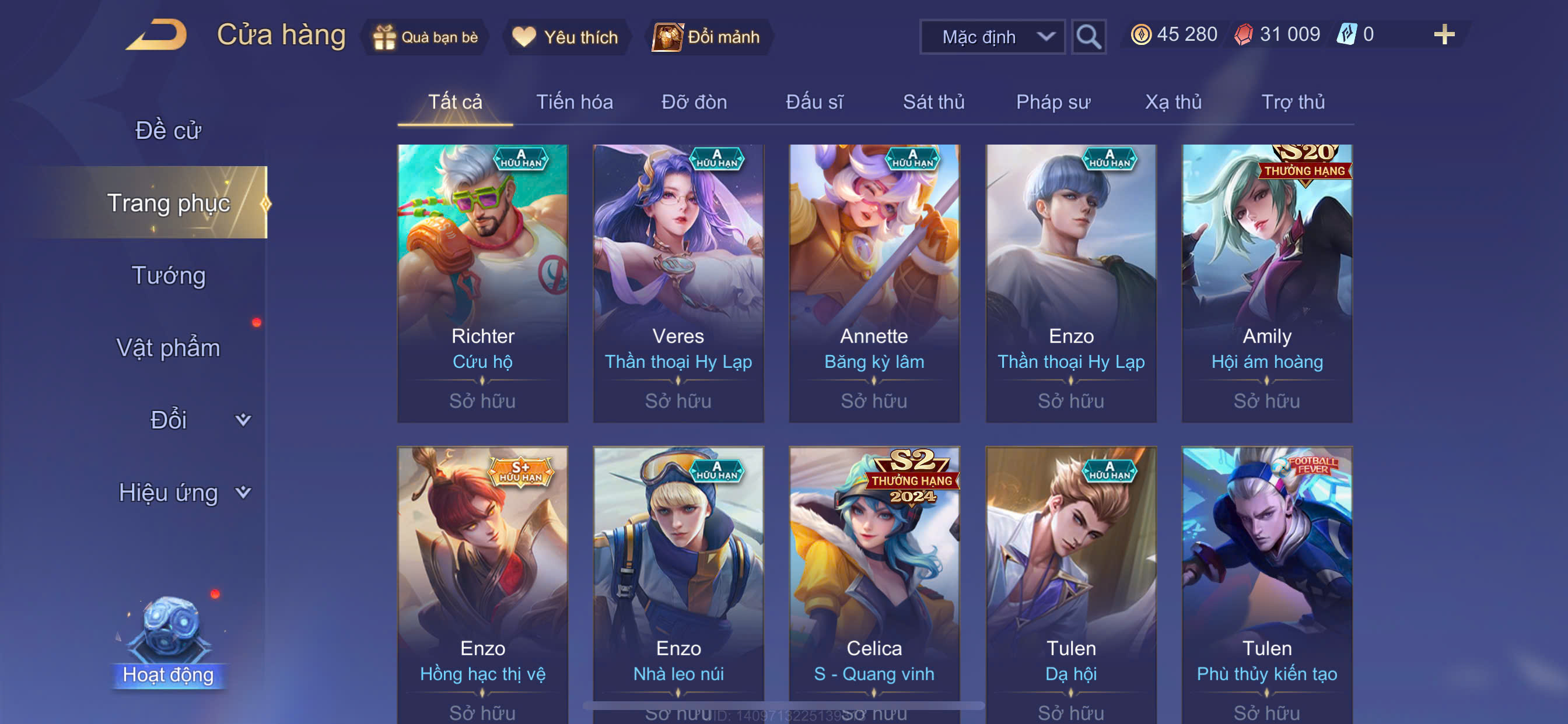The image size is (1568, 724).
Task: Open Quà bạn bè gift menu
Action: (x=426, y=37)
